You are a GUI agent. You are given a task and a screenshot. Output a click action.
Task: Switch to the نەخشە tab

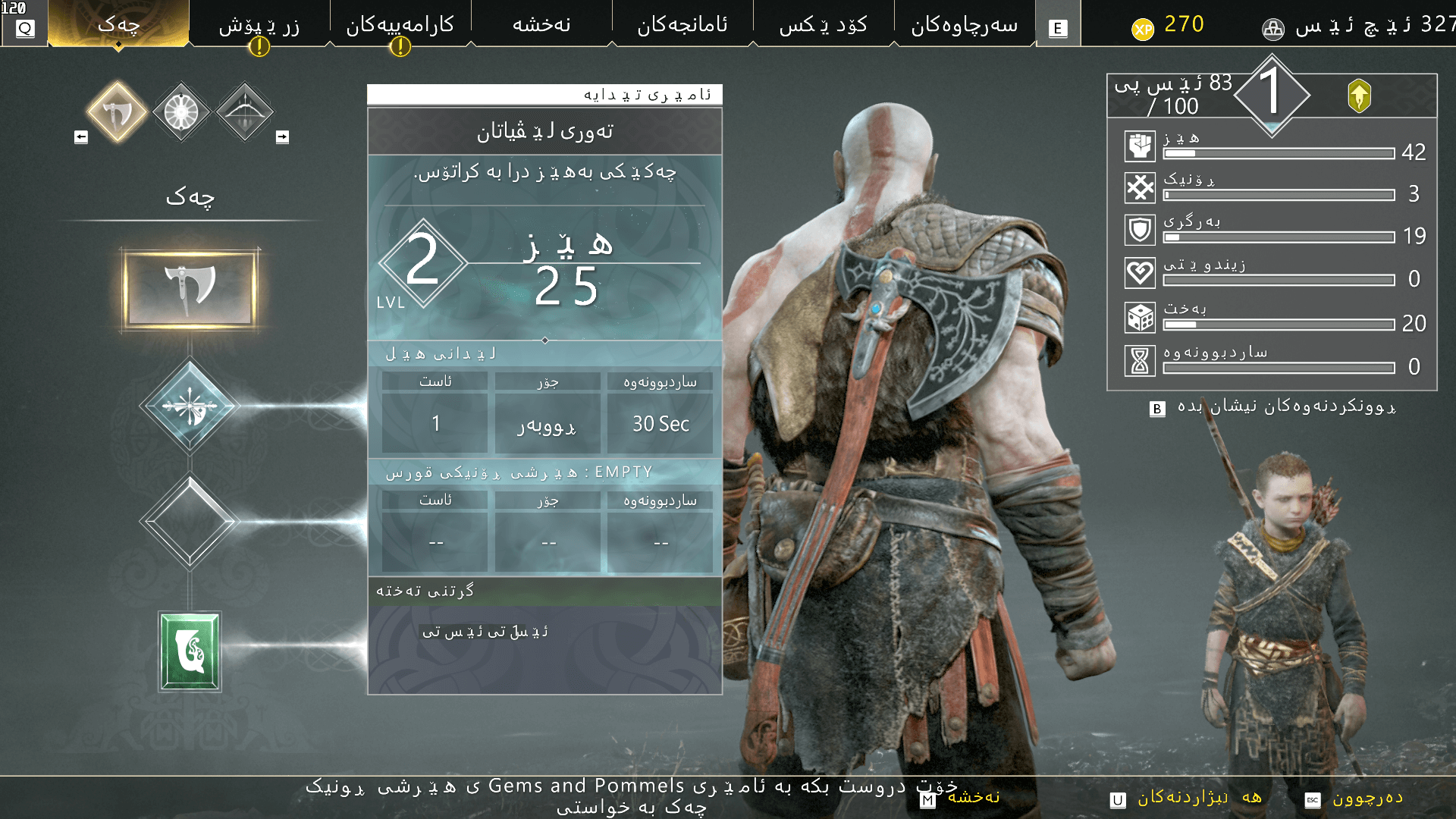pos(541,24)
